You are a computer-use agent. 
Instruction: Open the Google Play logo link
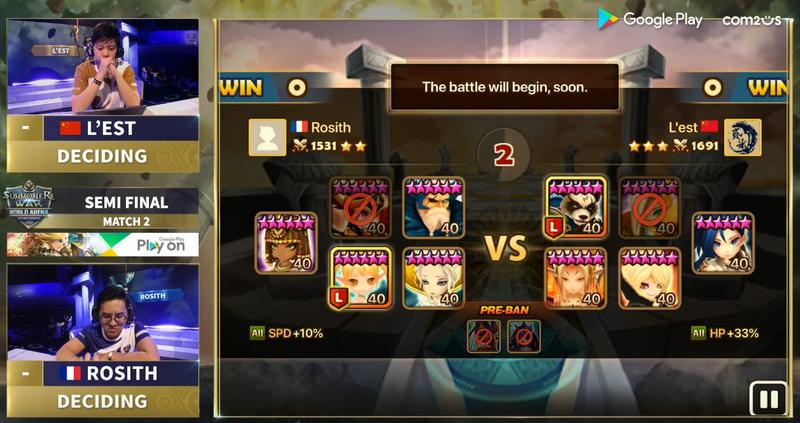point(650,19)
